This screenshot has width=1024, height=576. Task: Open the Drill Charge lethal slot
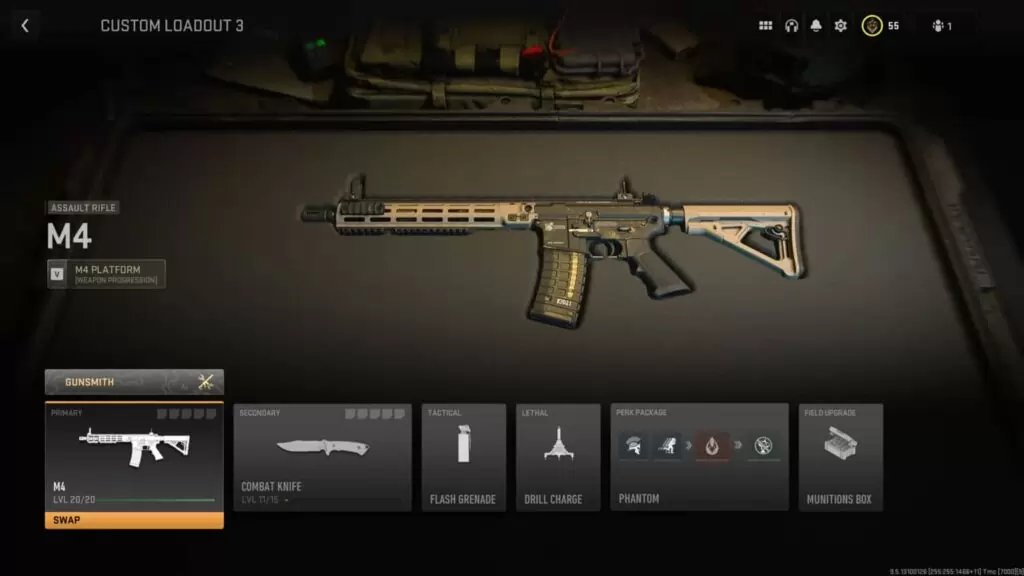(558, 457)
